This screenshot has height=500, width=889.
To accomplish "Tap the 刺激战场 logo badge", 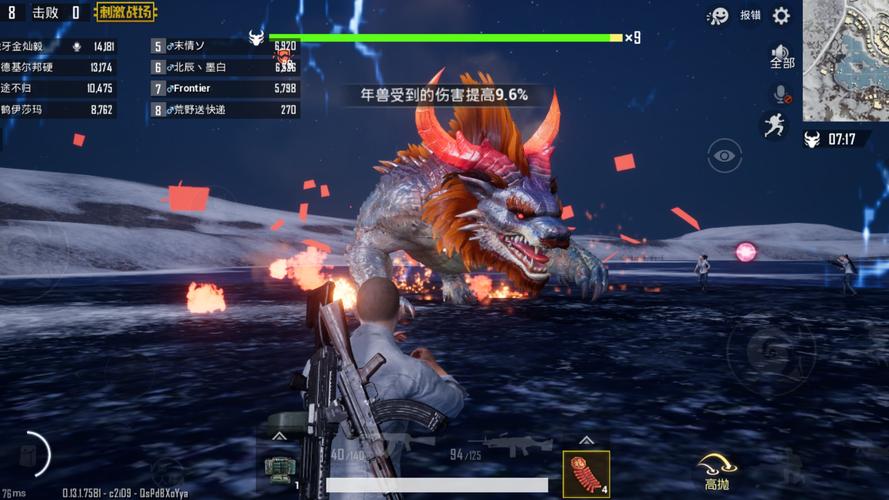I will coord(125,13).
